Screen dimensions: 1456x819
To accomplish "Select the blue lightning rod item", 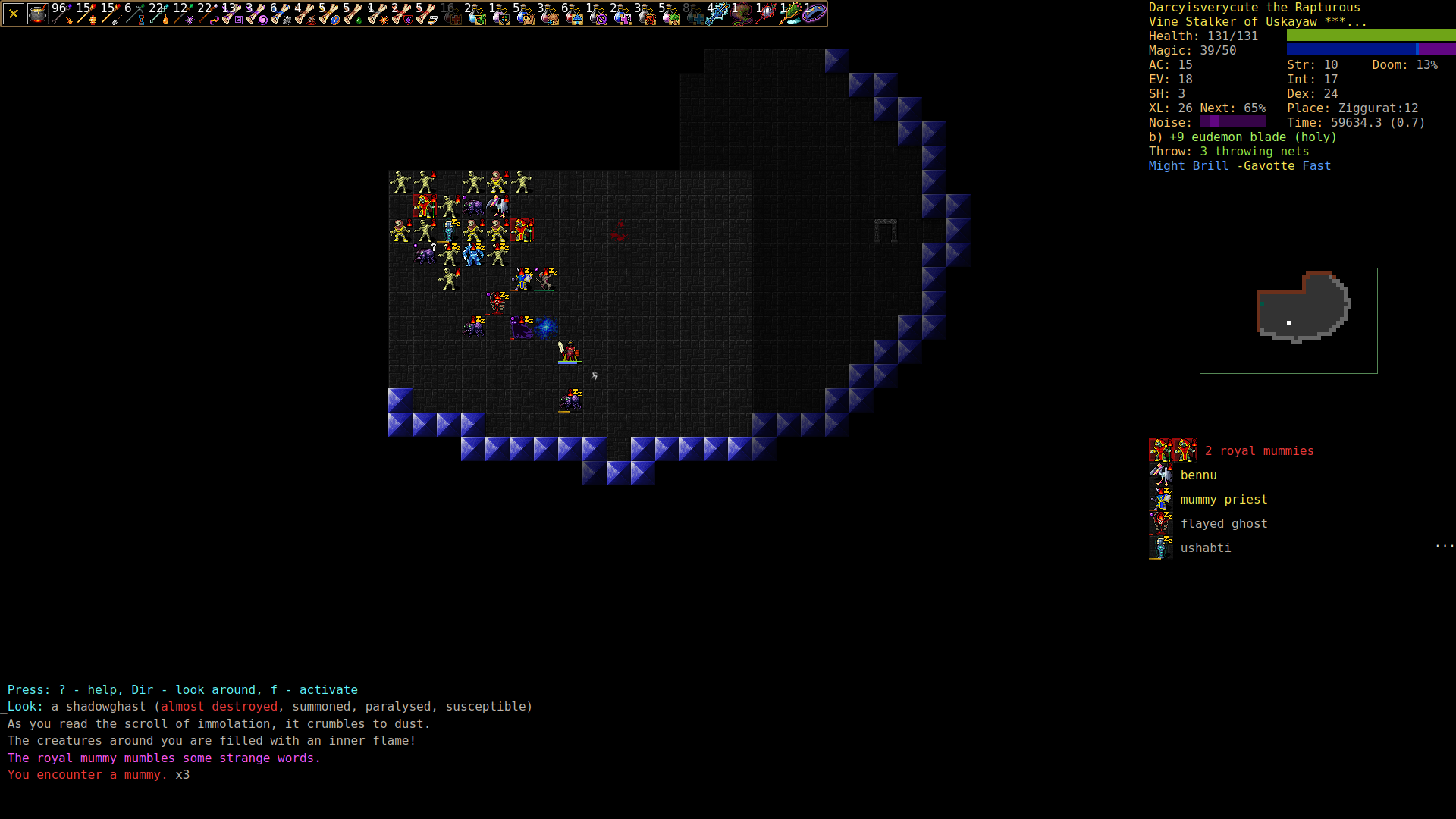I will coord(717,14).
